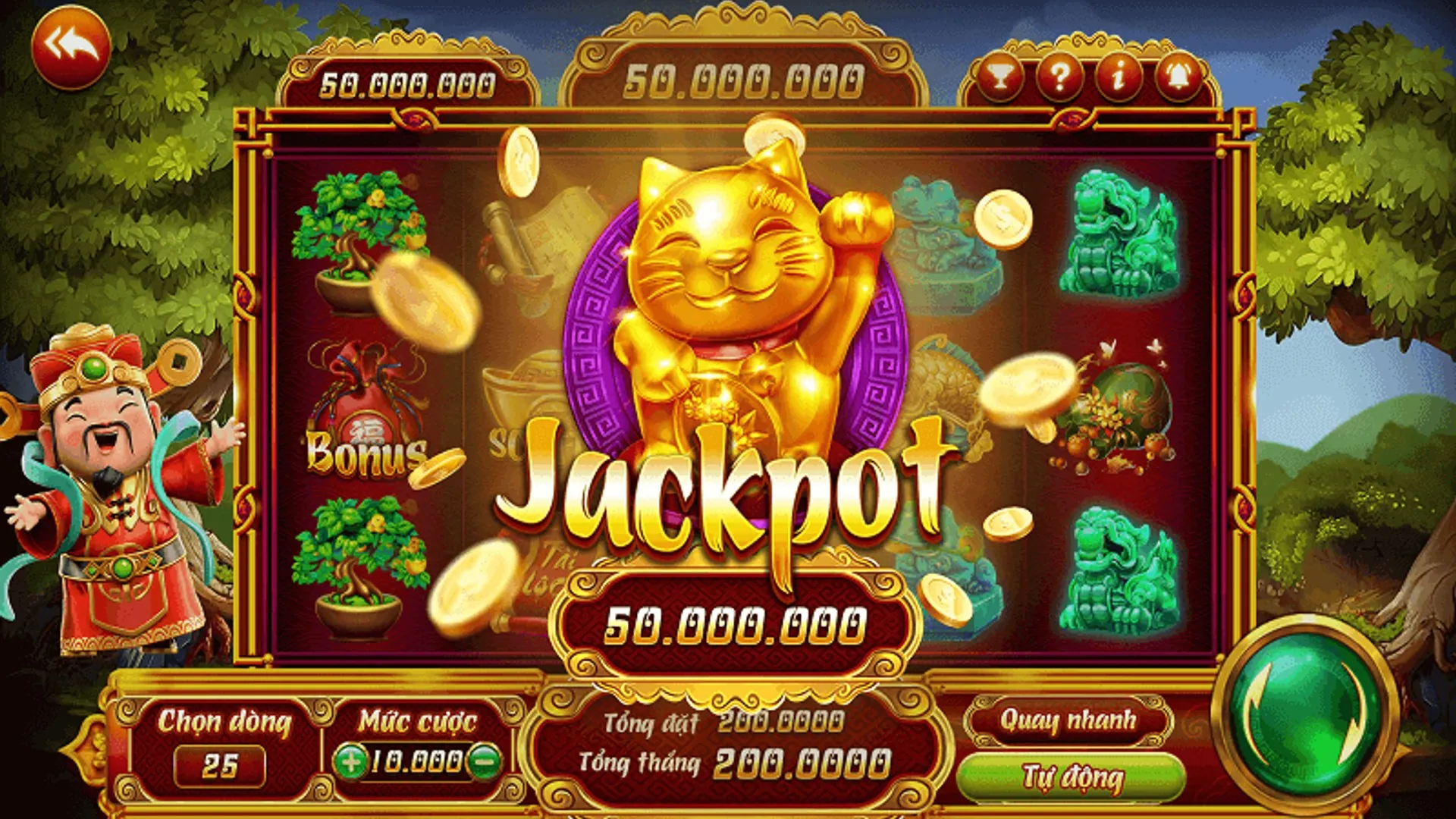
Task: Open the question mark help icon
Action: 1059,76
